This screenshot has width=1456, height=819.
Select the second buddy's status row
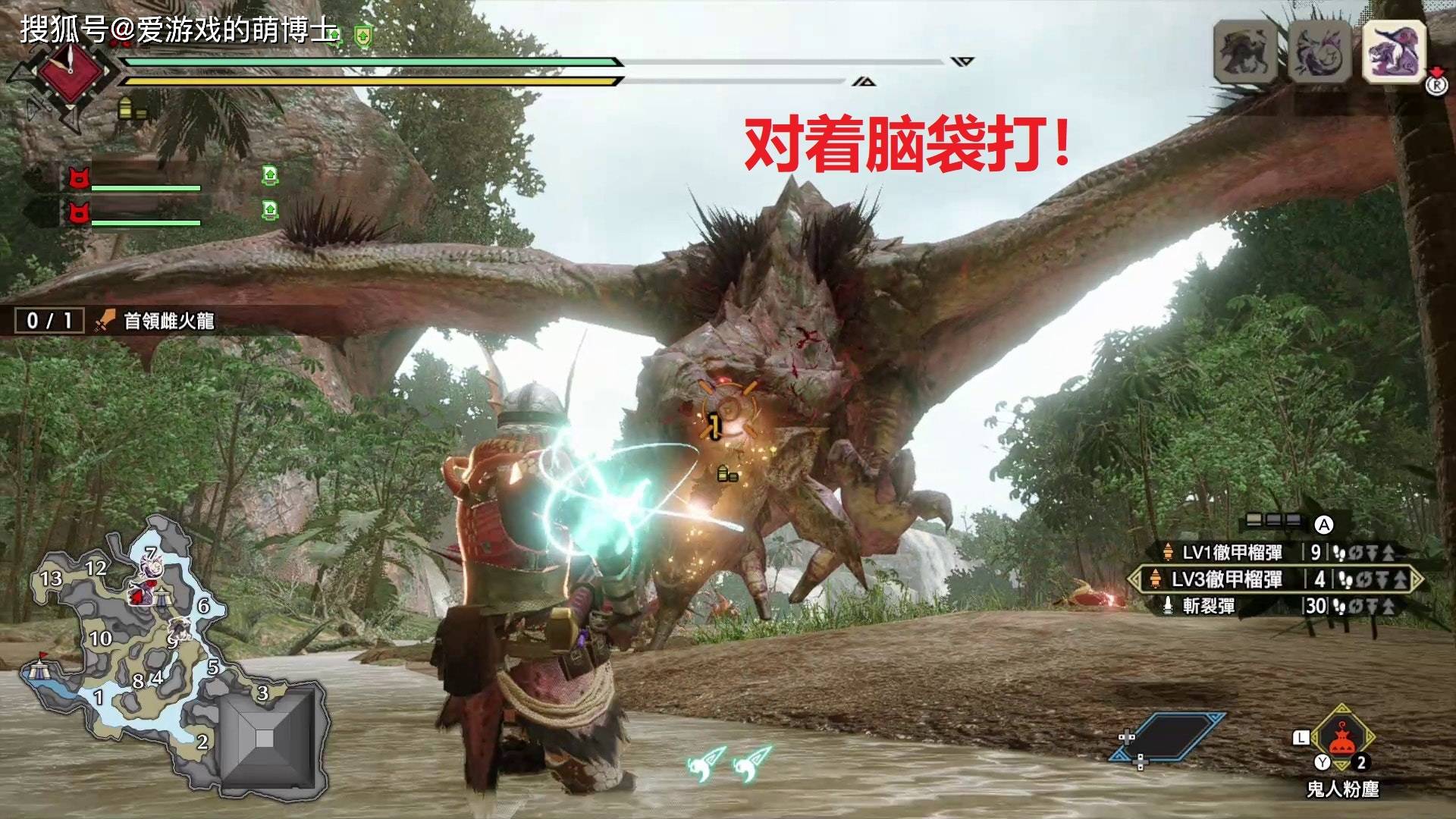pyautogui.click(x=136, y=212)
